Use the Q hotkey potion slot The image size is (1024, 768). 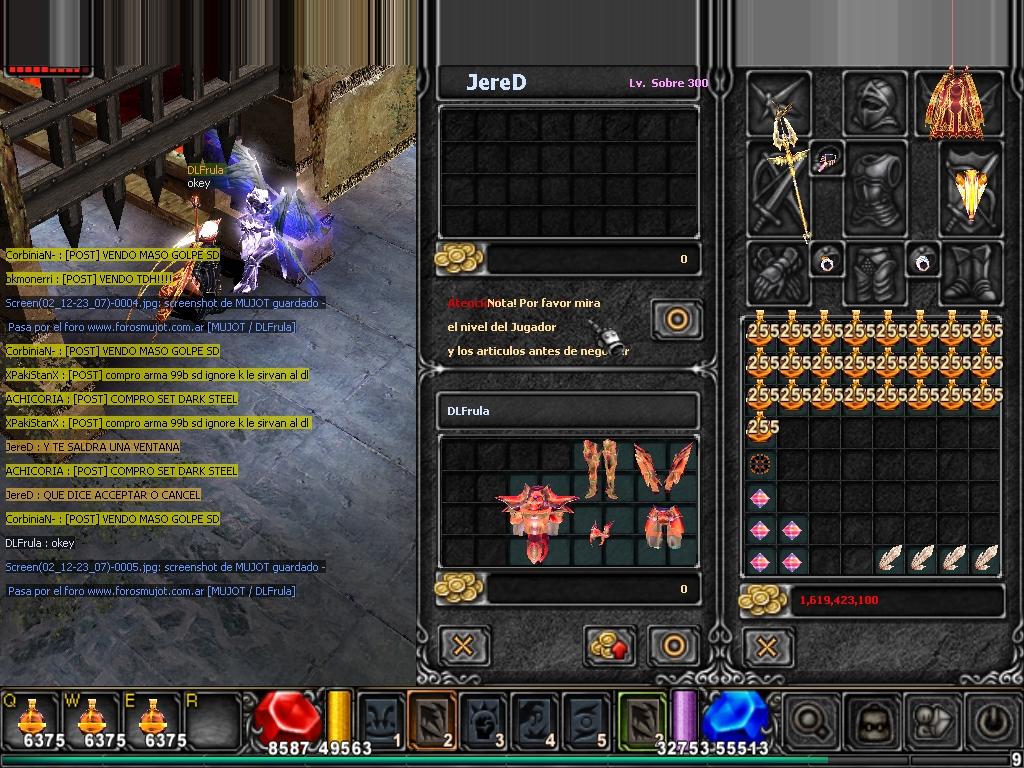(31, 720)
